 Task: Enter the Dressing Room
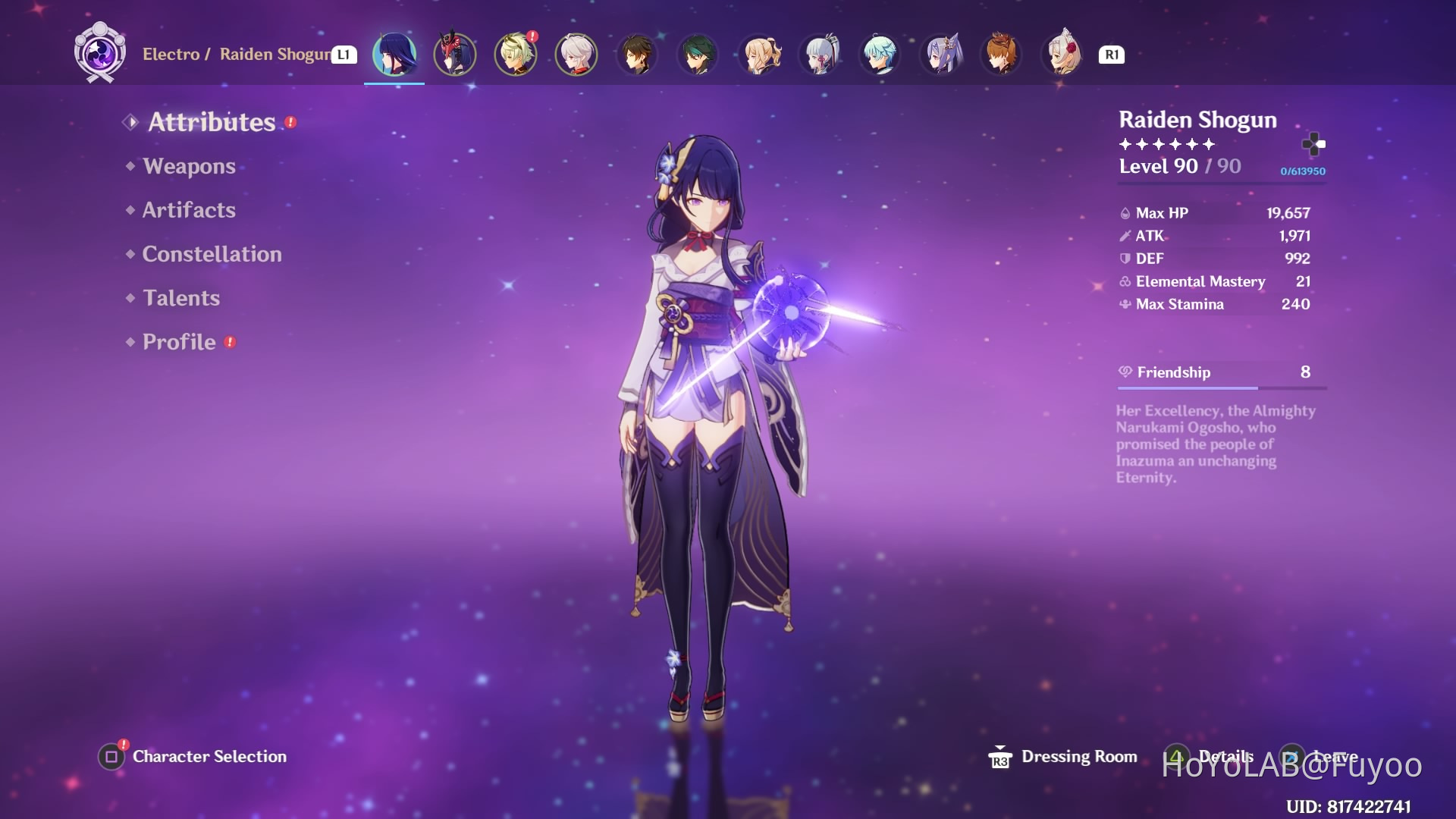pyautogui.click(x=1078, y=756)
